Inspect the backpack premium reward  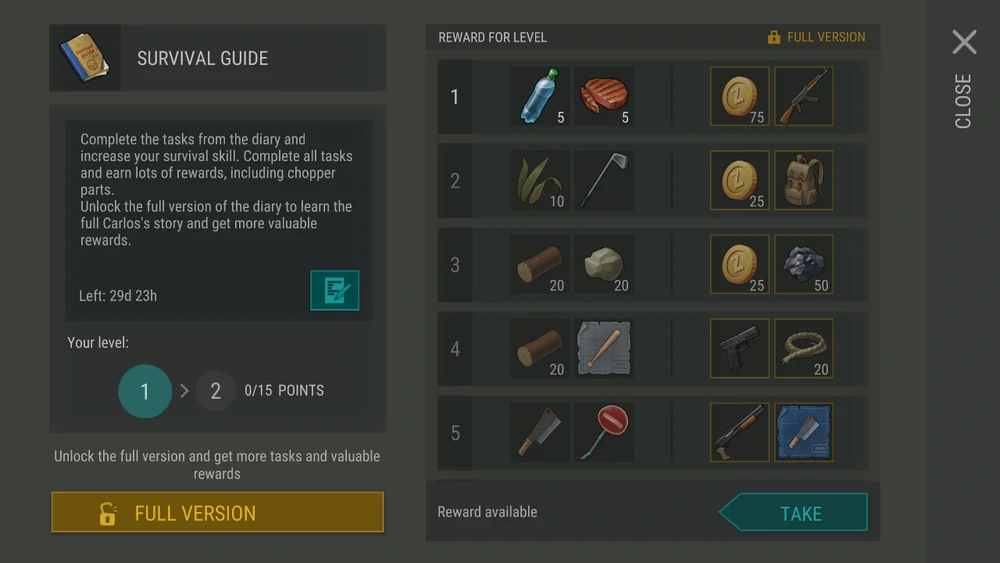pyautogui.click(x=804, y=181)
